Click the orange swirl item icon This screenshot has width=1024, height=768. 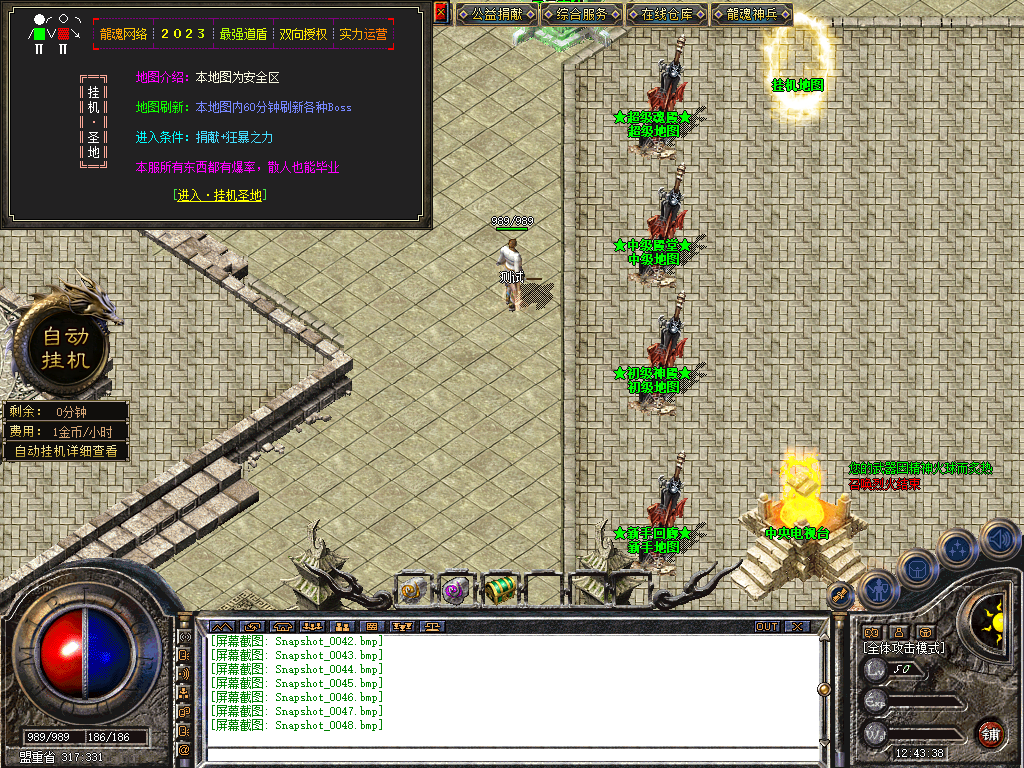[413, 590]
